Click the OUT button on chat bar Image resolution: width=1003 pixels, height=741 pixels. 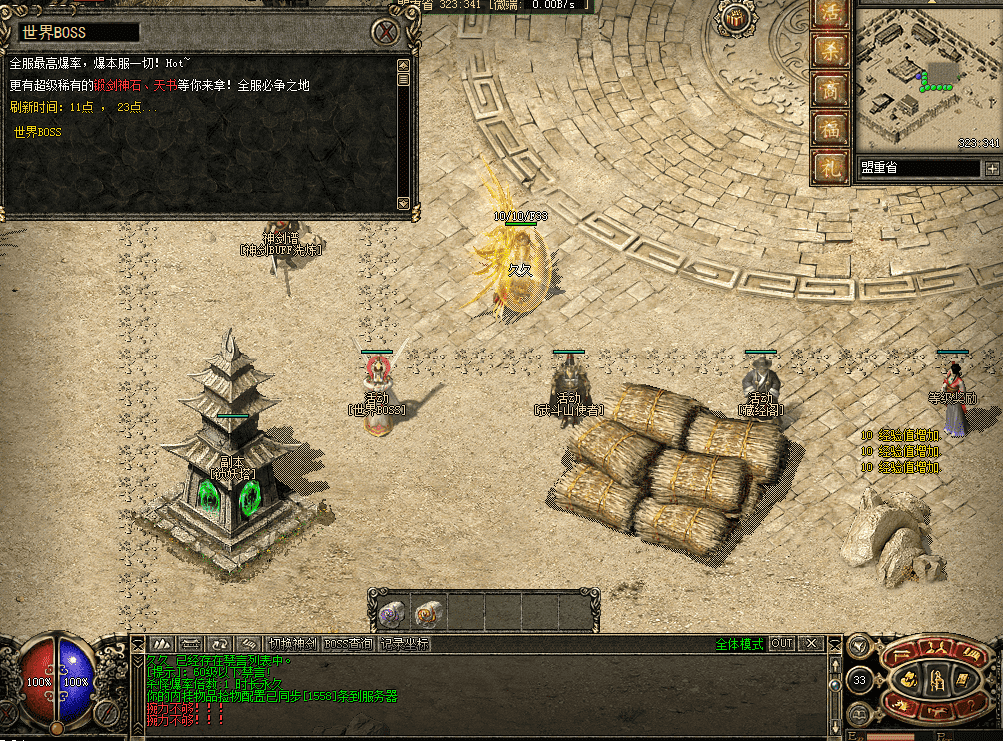coord(782,644)
